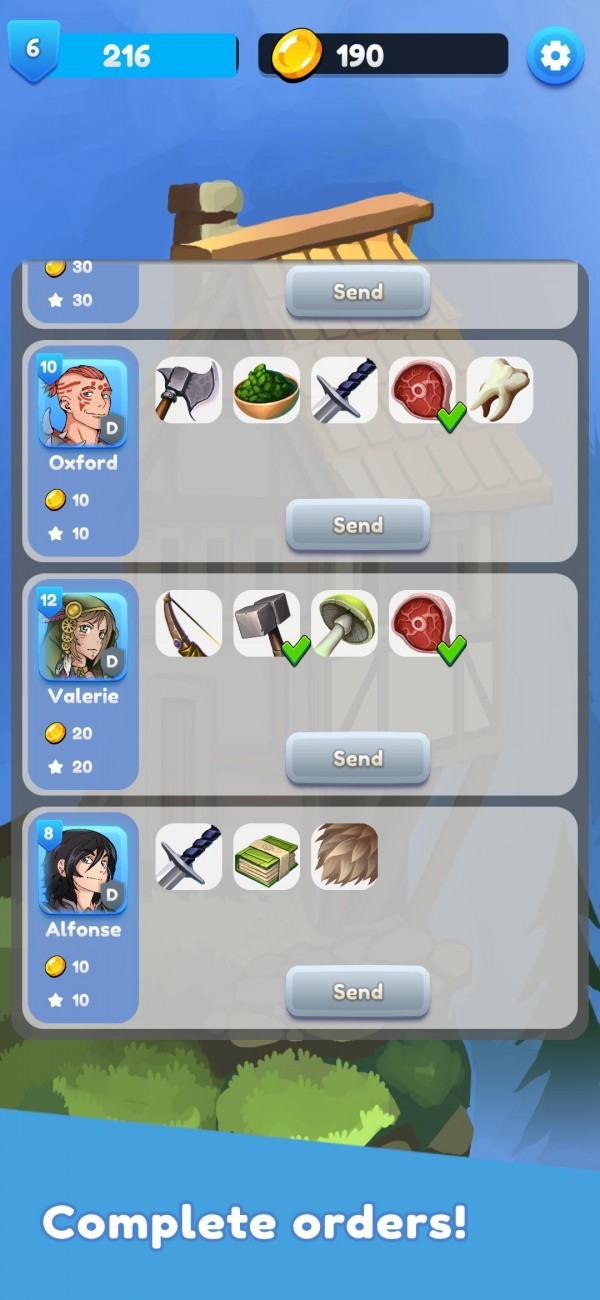Tap the mushroom item in Valerie's order
600x1300 pixels.
[x=344, y=623]
